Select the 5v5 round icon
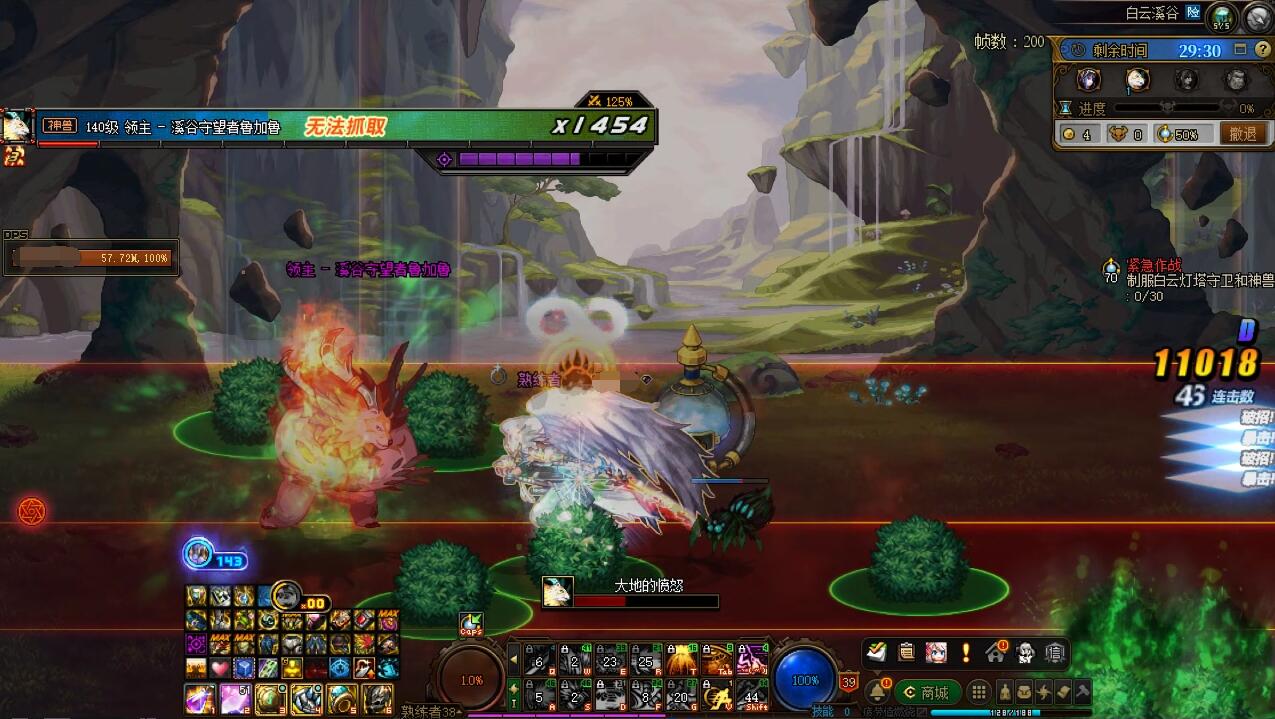 point(1221,17)
